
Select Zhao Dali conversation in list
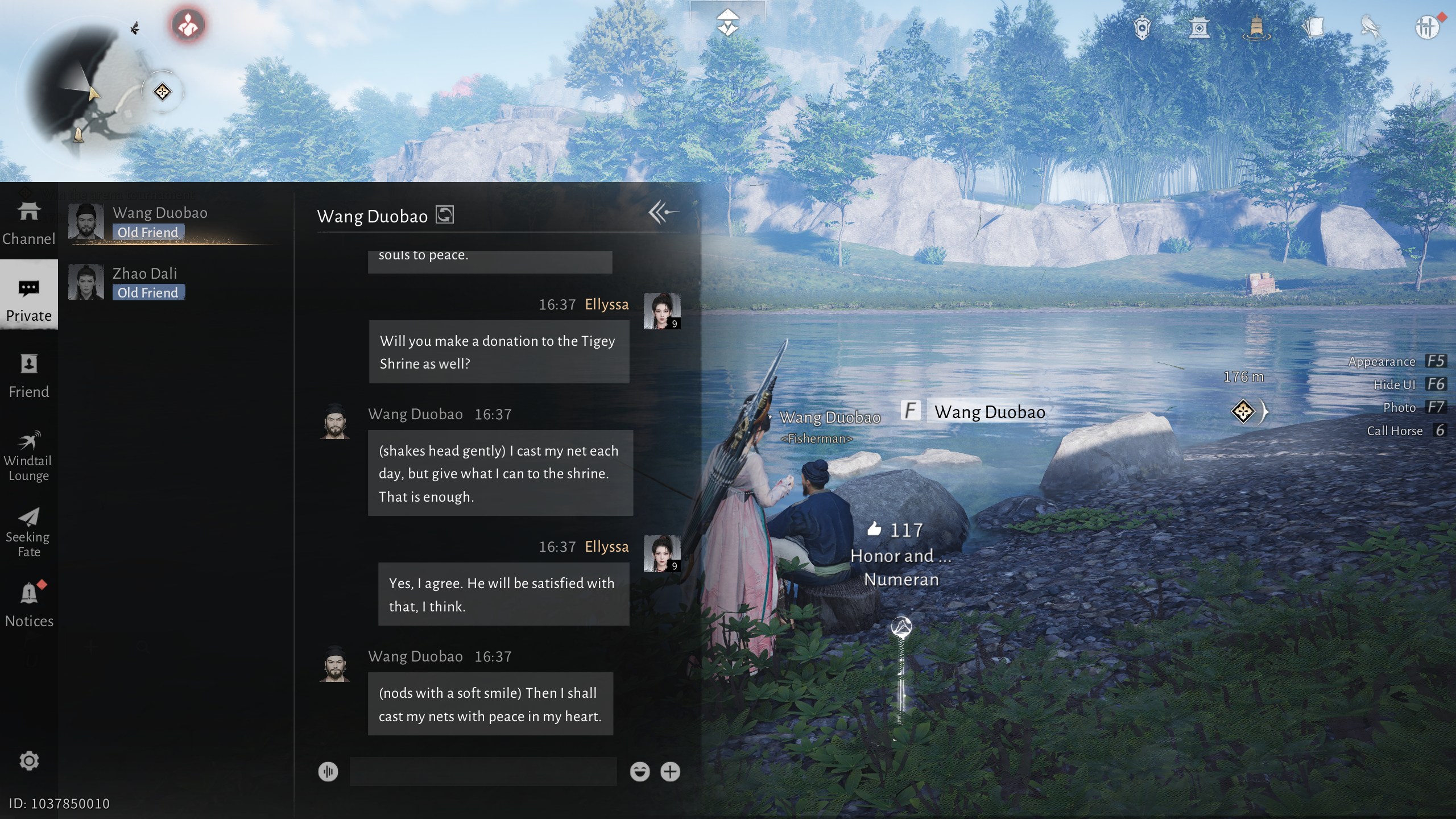171,283
